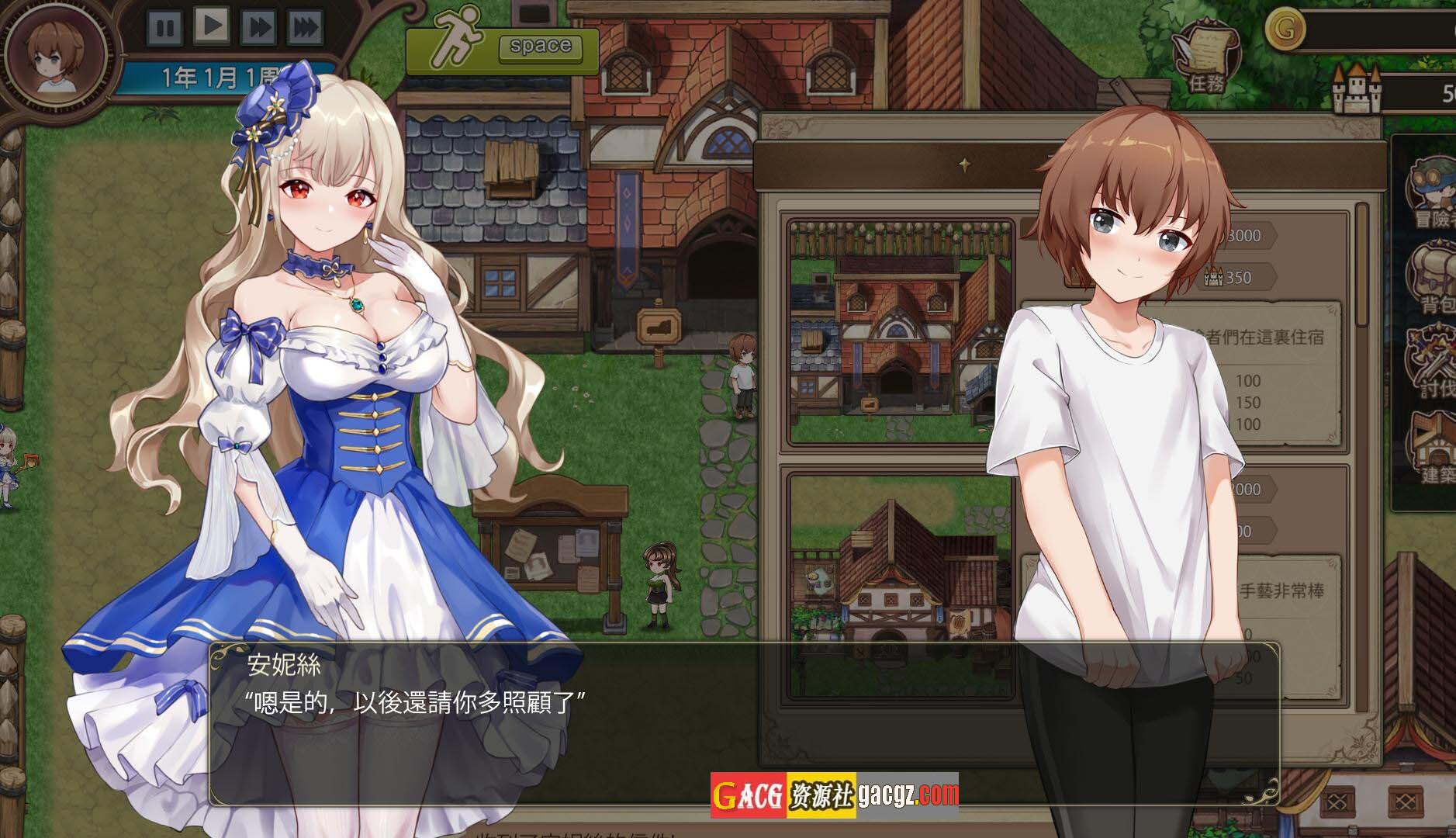This screenshot has width=1456, height=838.
Task: Activate triple fast-forward speed
Action: tap(306, 28)
